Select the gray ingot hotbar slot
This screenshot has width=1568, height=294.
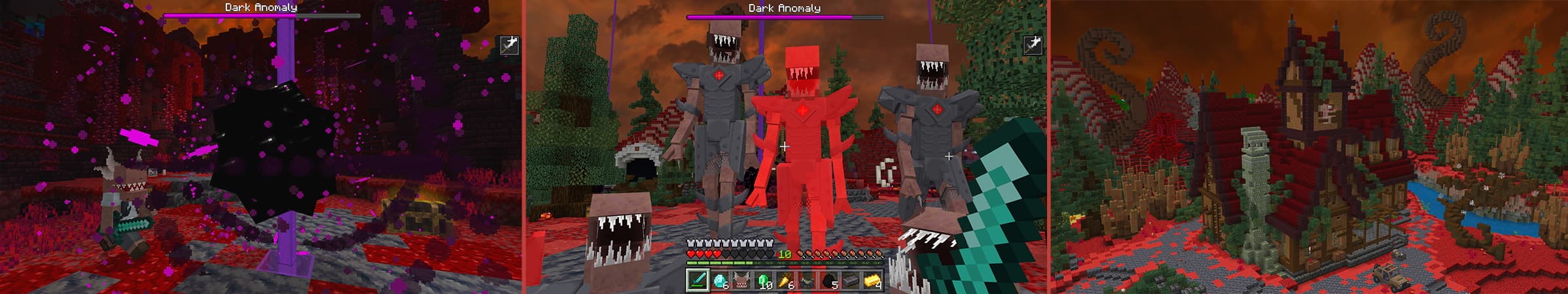click(851, 280)
